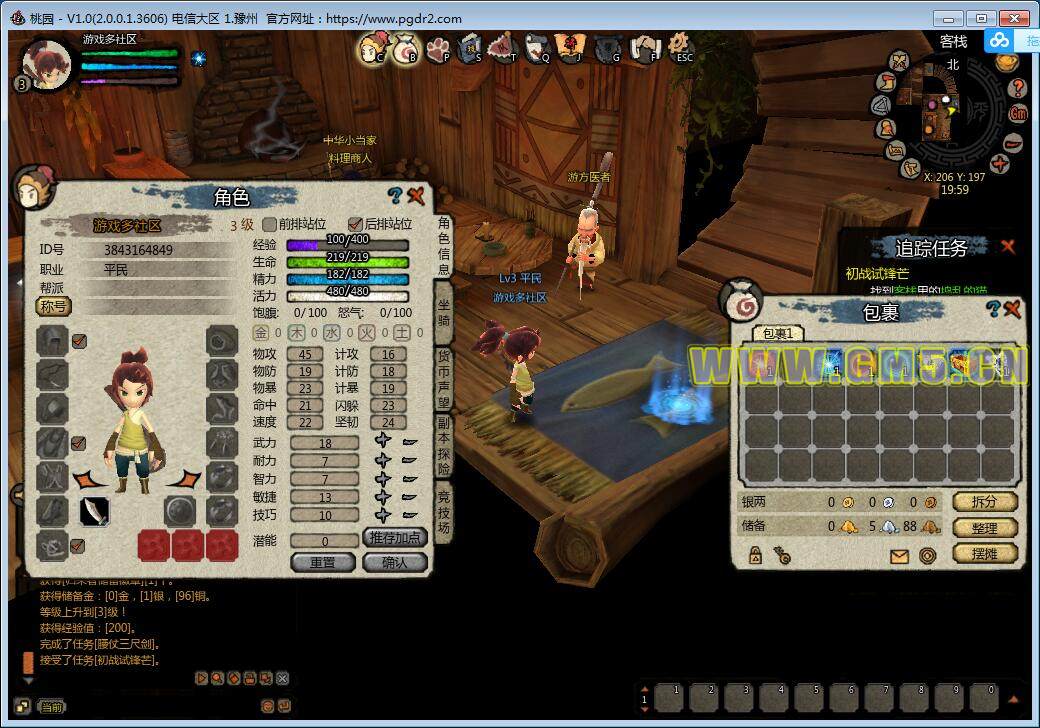Tick the 前排站位 checkbox

[x=269, y=224]
